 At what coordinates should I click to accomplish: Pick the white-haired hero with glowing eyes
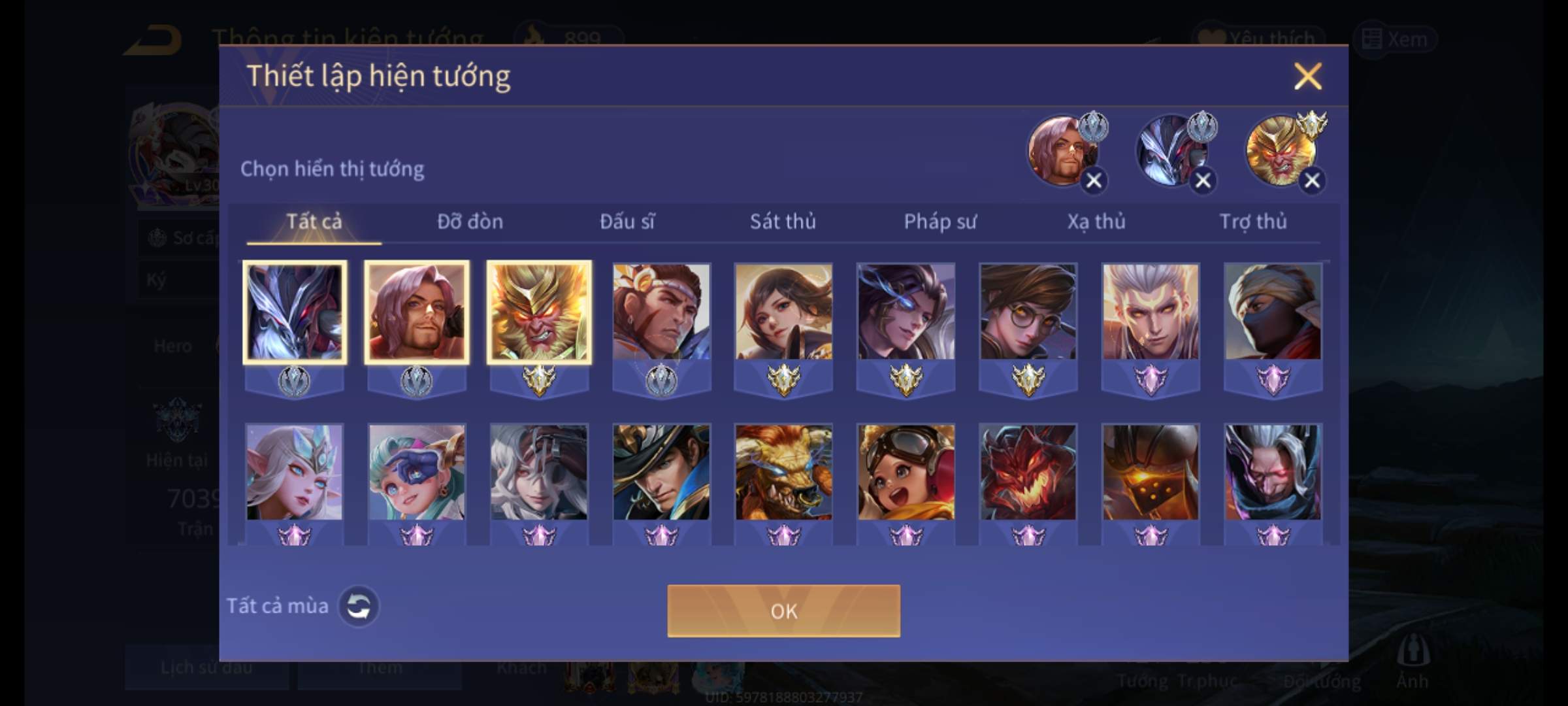point(1151,312)
